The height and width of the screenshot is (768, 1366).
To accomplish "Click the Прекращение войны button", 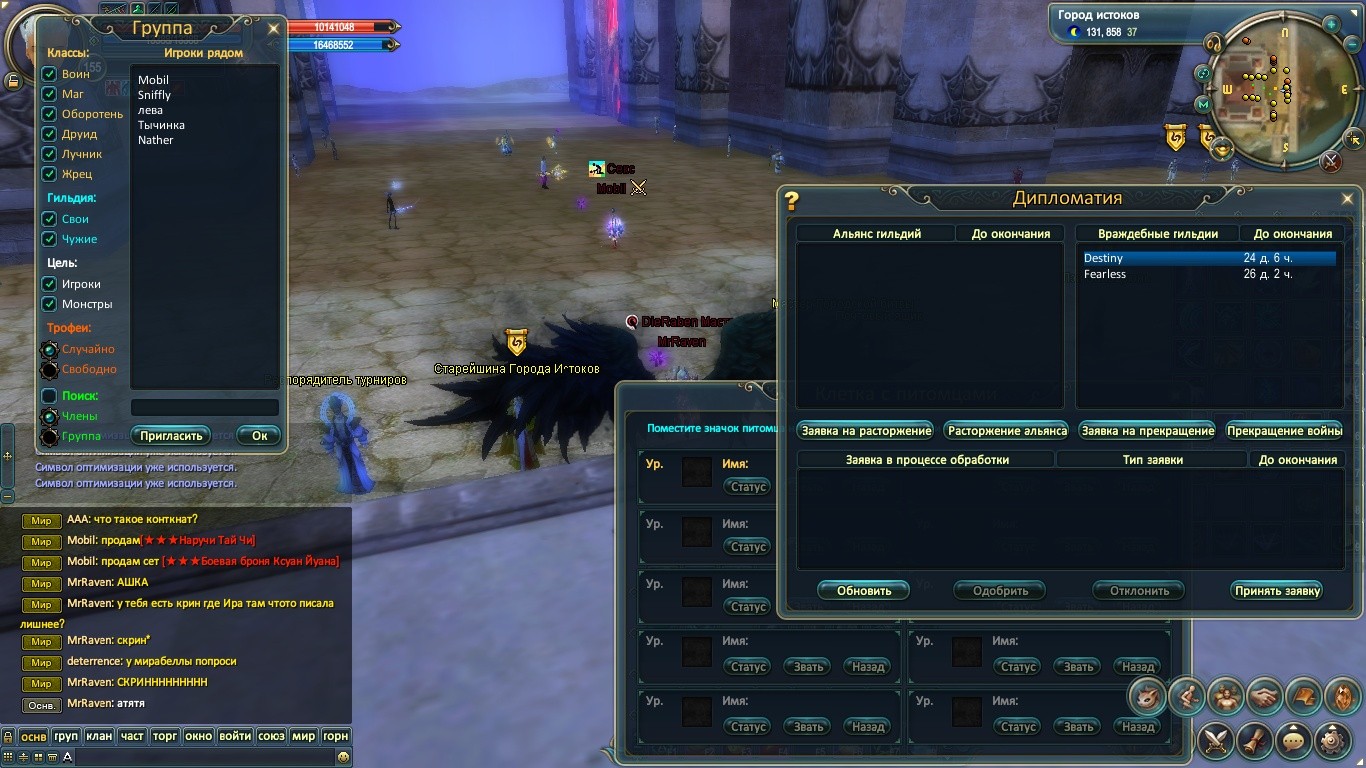I will 1283,431.
